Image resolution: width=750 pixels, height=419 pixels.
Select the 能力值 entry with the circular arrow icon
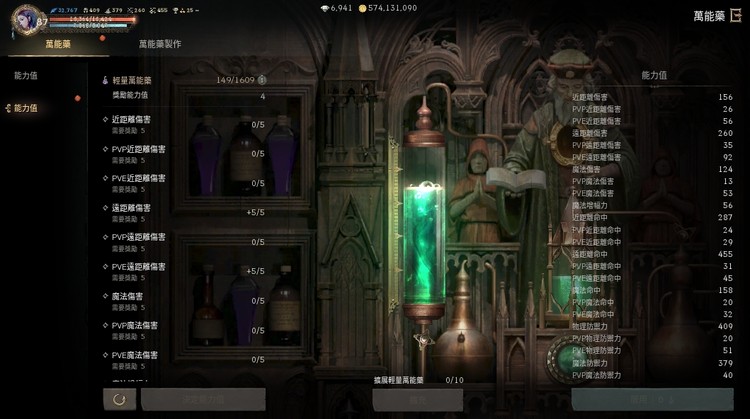pos(26,107)
